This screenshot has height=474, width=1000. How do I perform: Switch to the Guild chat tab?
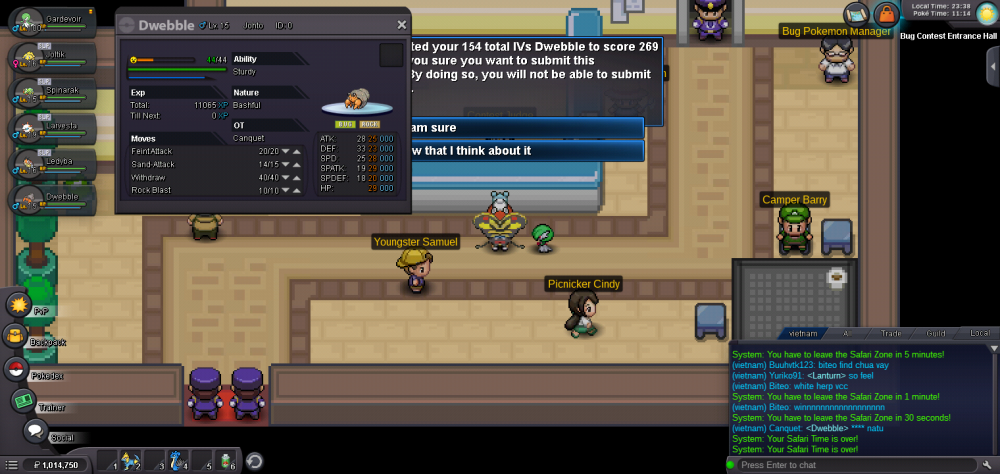point(936,333)
